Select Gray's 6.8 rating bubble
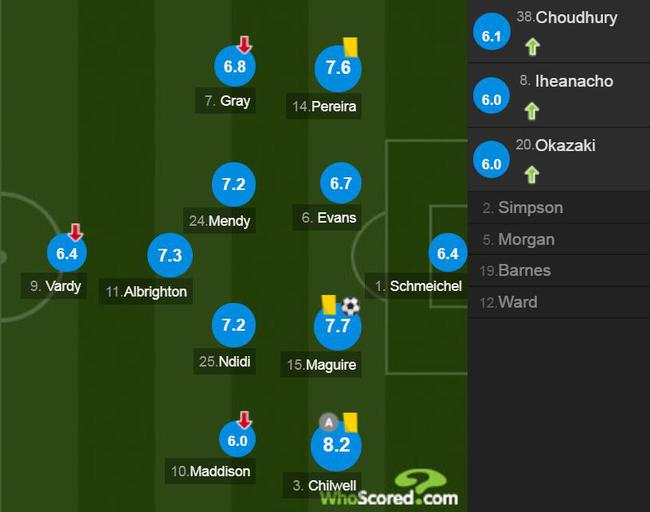The width and height of the screenshot is (650, 512). click(x=235, y=68)
